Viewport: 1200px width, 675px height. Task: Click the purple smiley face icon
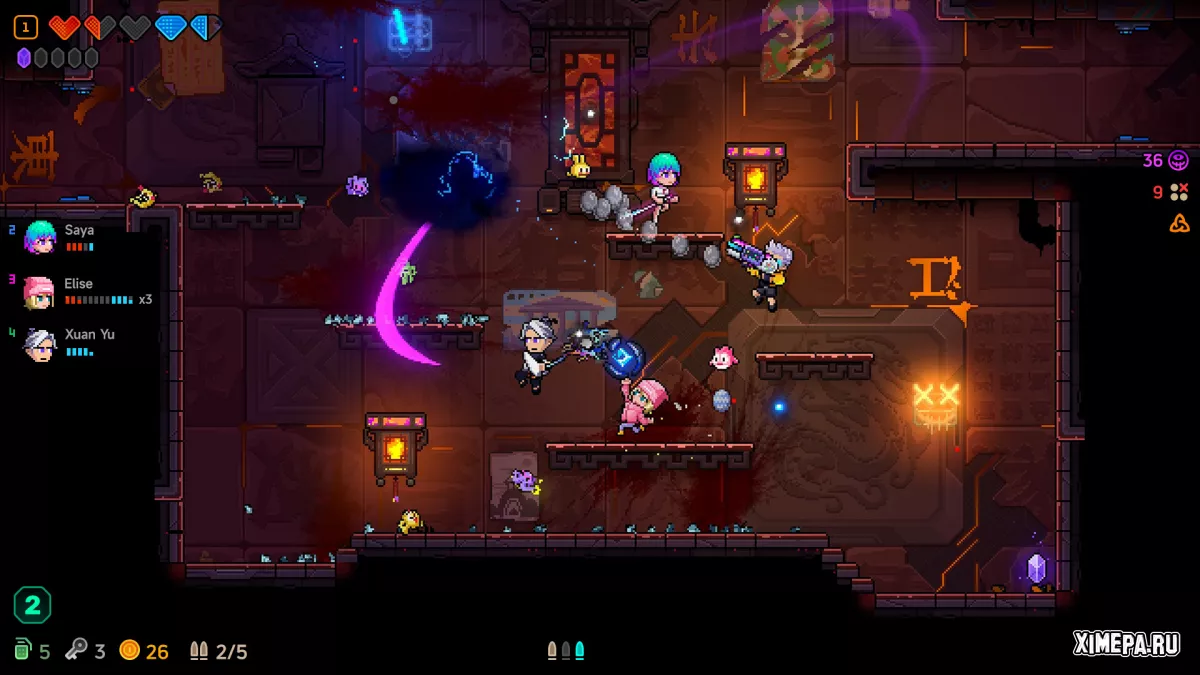(x=1179, y=160)
